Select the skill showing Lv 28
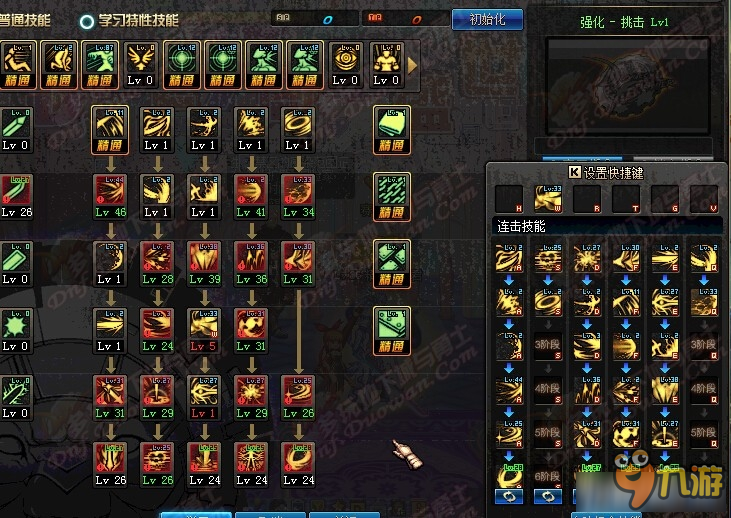Viewport: 731px width, 518px height. point(156,263)
